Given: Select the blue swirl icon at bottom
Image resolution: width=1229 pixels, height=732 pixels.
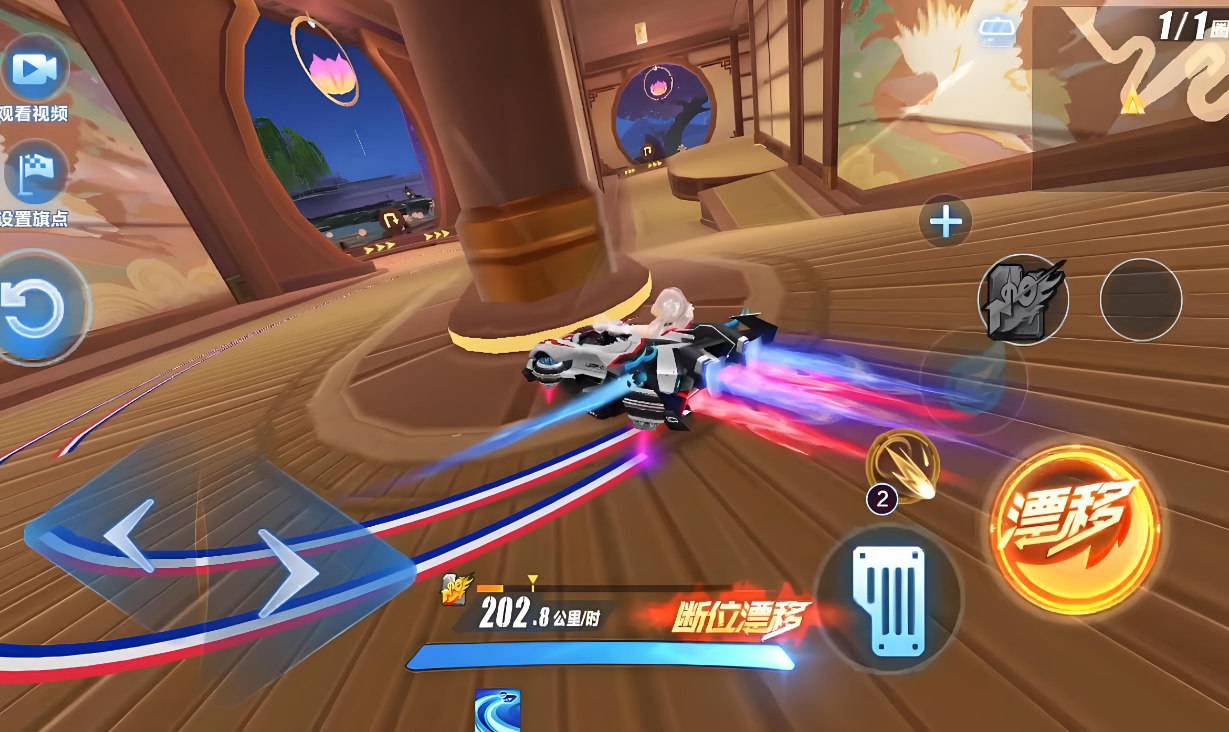Looking at the screenshot, I should pyautogui.click(x=497, y=710).
